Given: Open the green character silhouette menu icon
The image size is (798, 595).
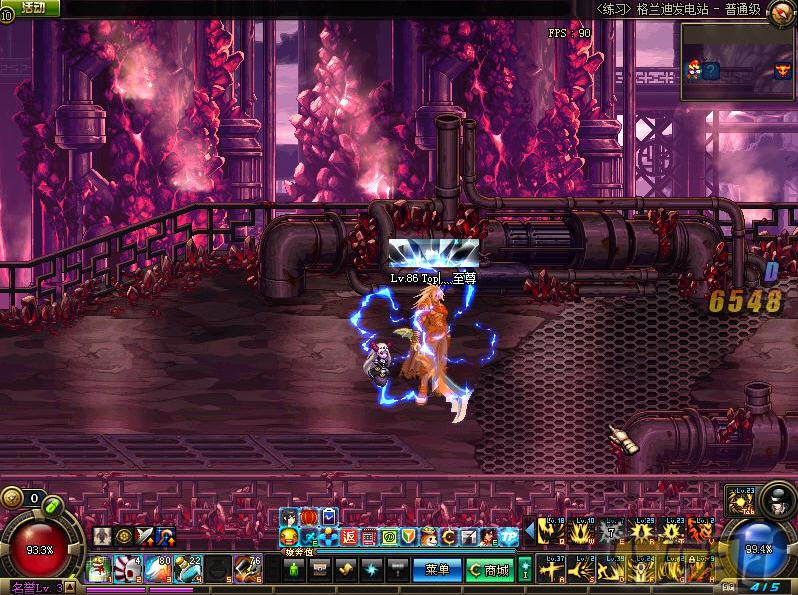Looking at the screenshot, I should pos(294,570).
